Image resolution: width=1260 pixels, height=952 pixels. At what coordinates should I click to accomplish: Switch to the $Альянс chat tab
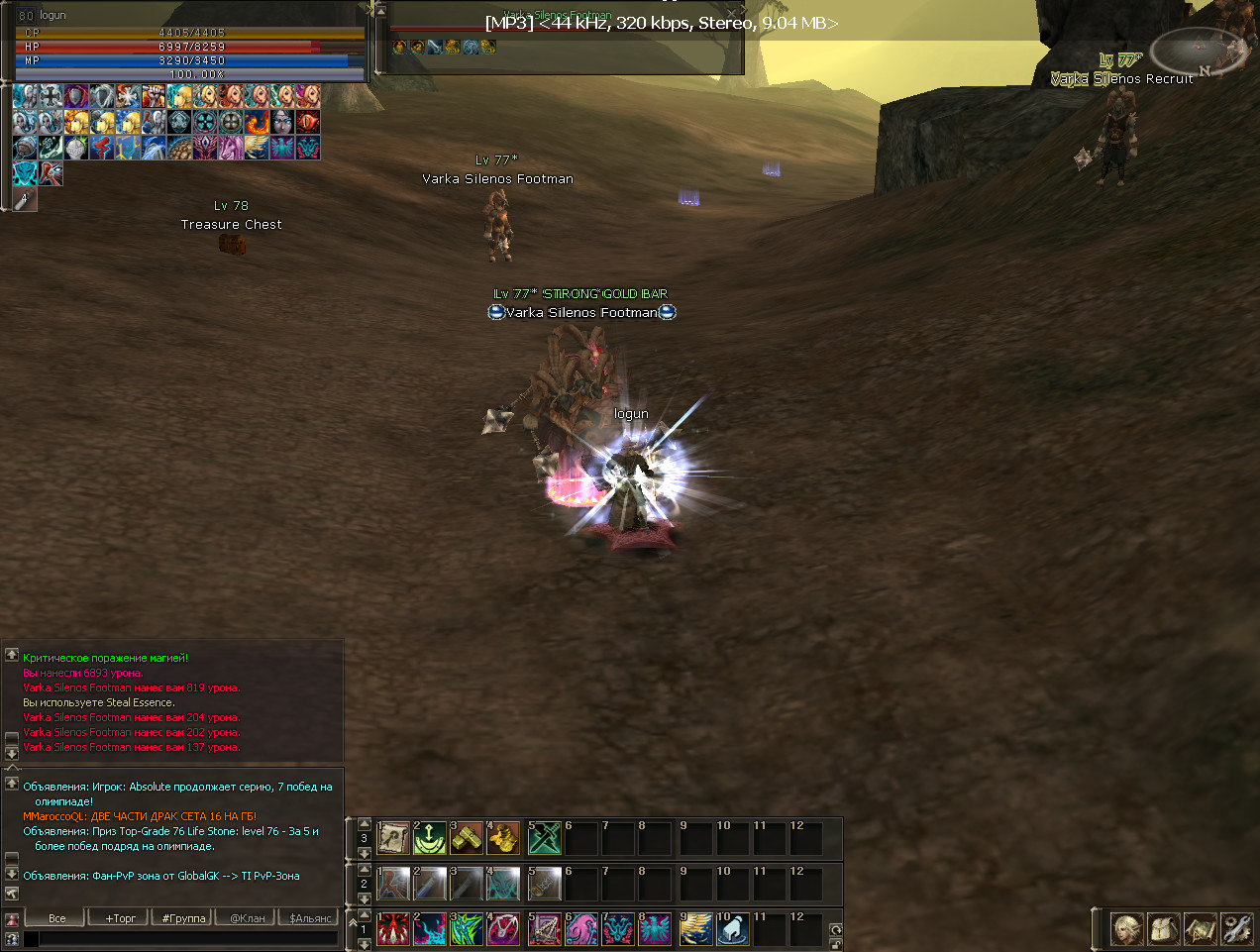pos(310,918)
